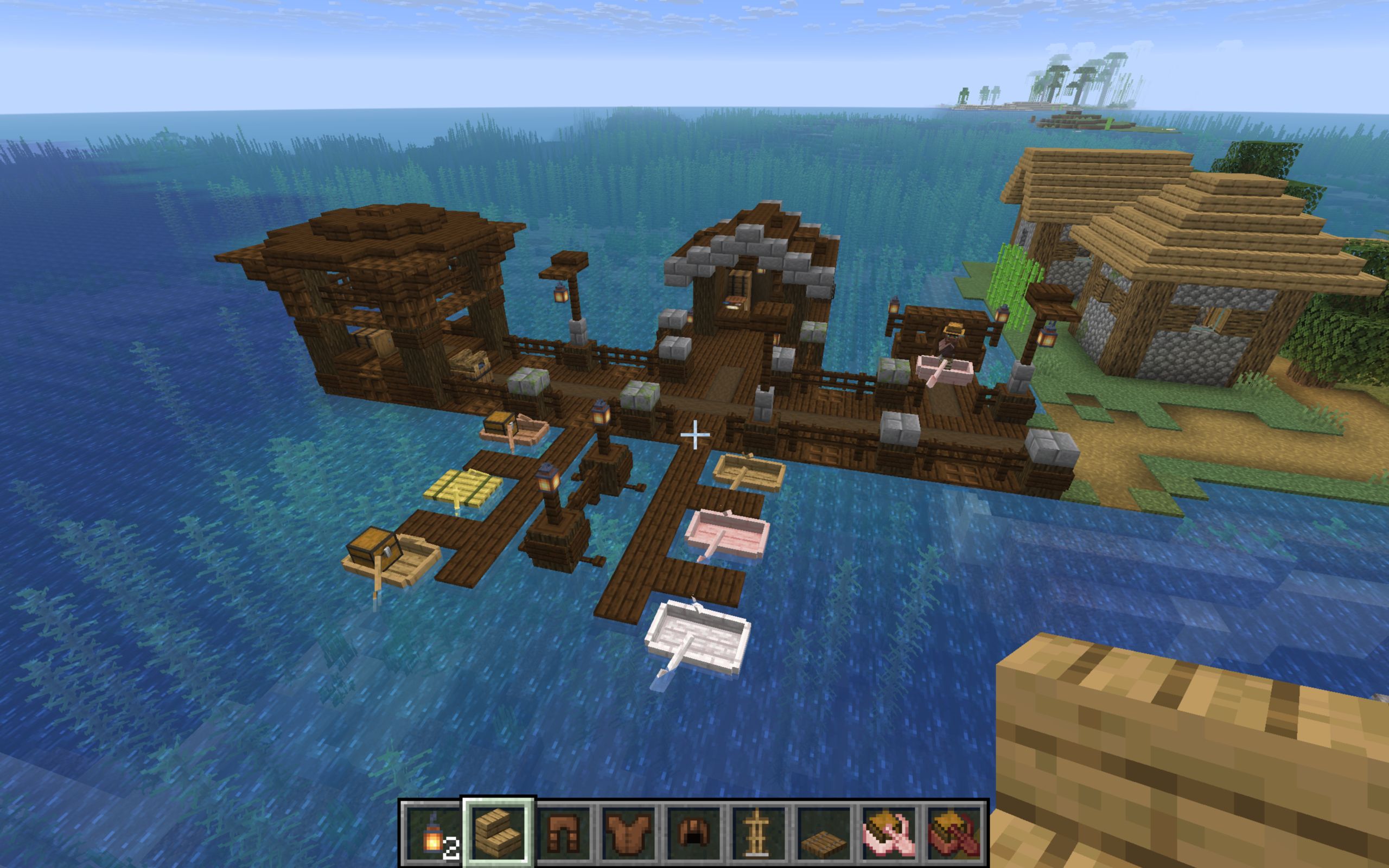
Task: Select the lantern hotbar slot
Action: [x=433, y=832]
